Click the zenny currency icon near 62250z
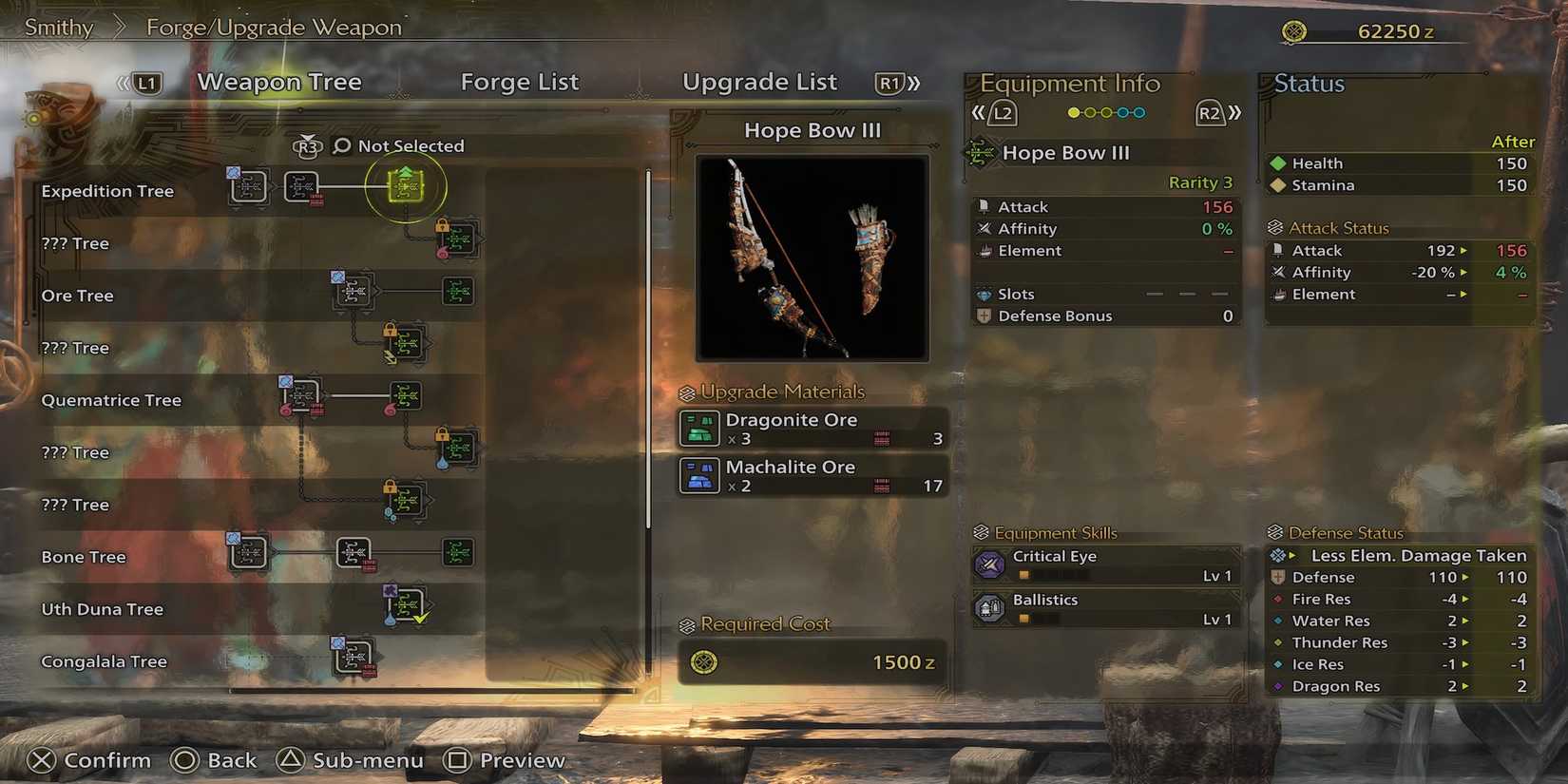The image size is (1568, 784). coord(1295,30)
